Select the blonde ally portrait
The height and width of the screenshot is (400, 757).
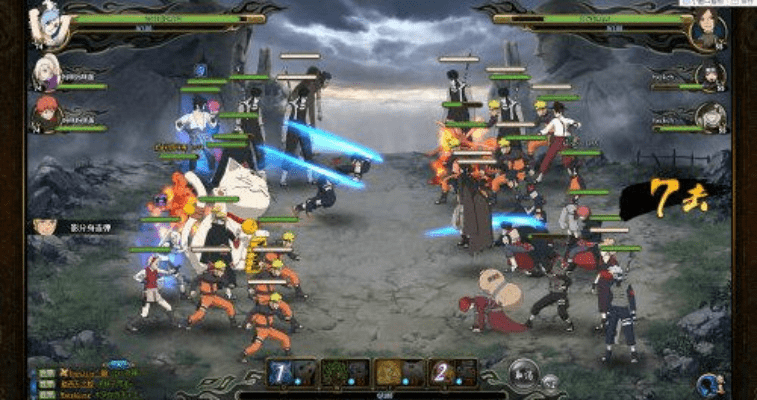43,72
